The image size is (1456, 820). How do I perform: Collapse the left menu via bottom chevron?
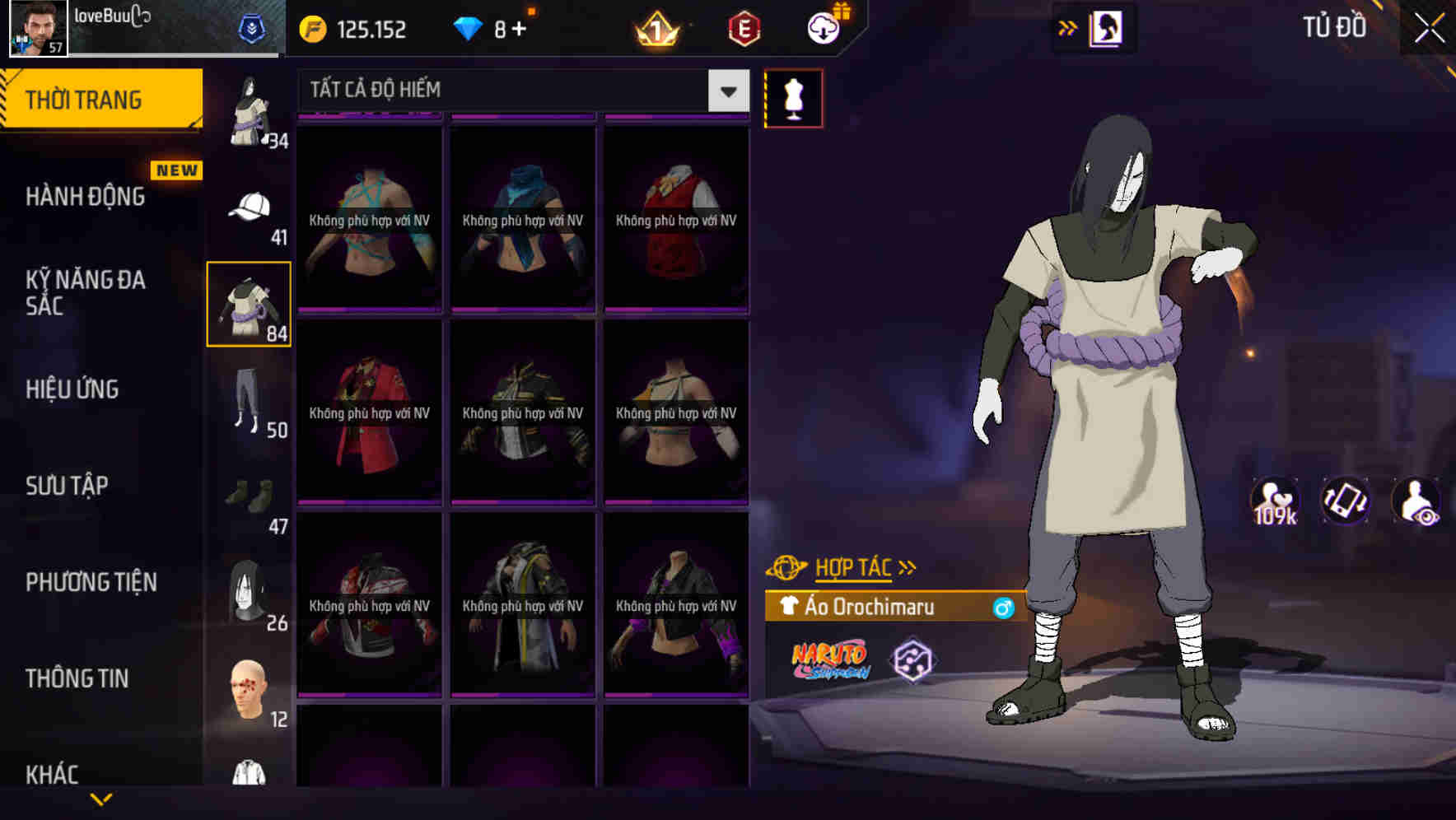click(103, 797)
